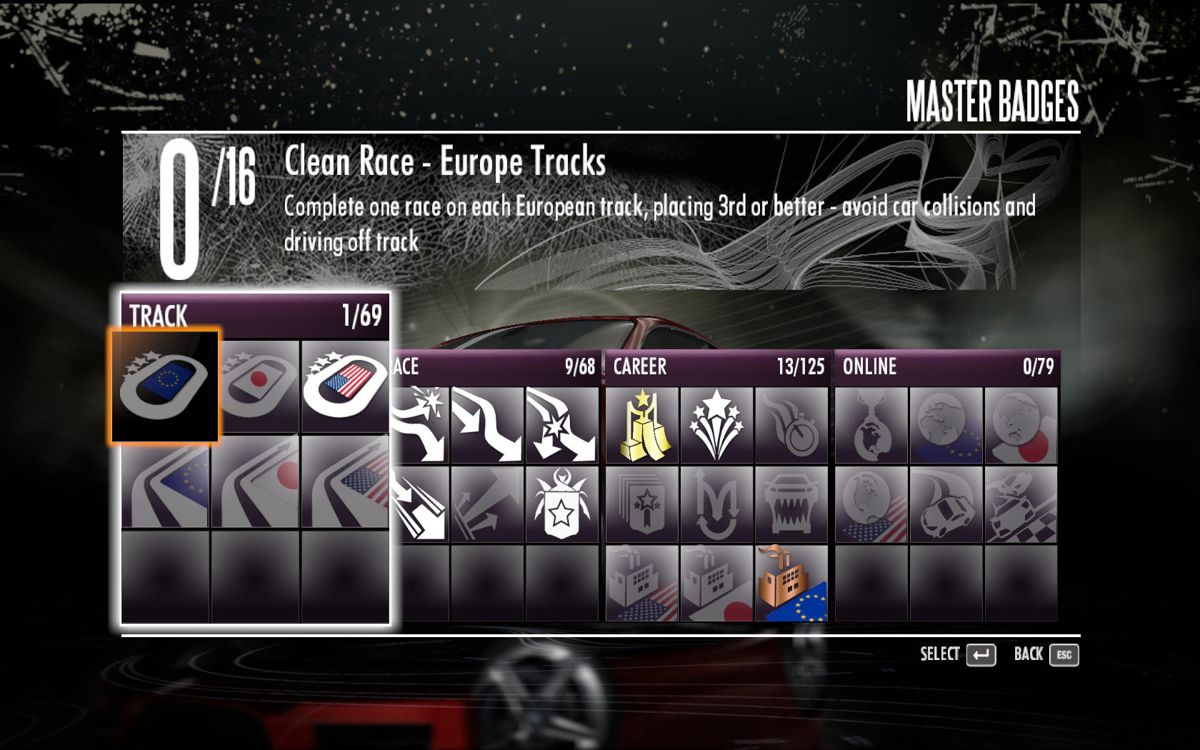Pick the Japan flag road badge
Image resolution: width=1200 pixels, height=750 pixels.
(x=255, y=483)
